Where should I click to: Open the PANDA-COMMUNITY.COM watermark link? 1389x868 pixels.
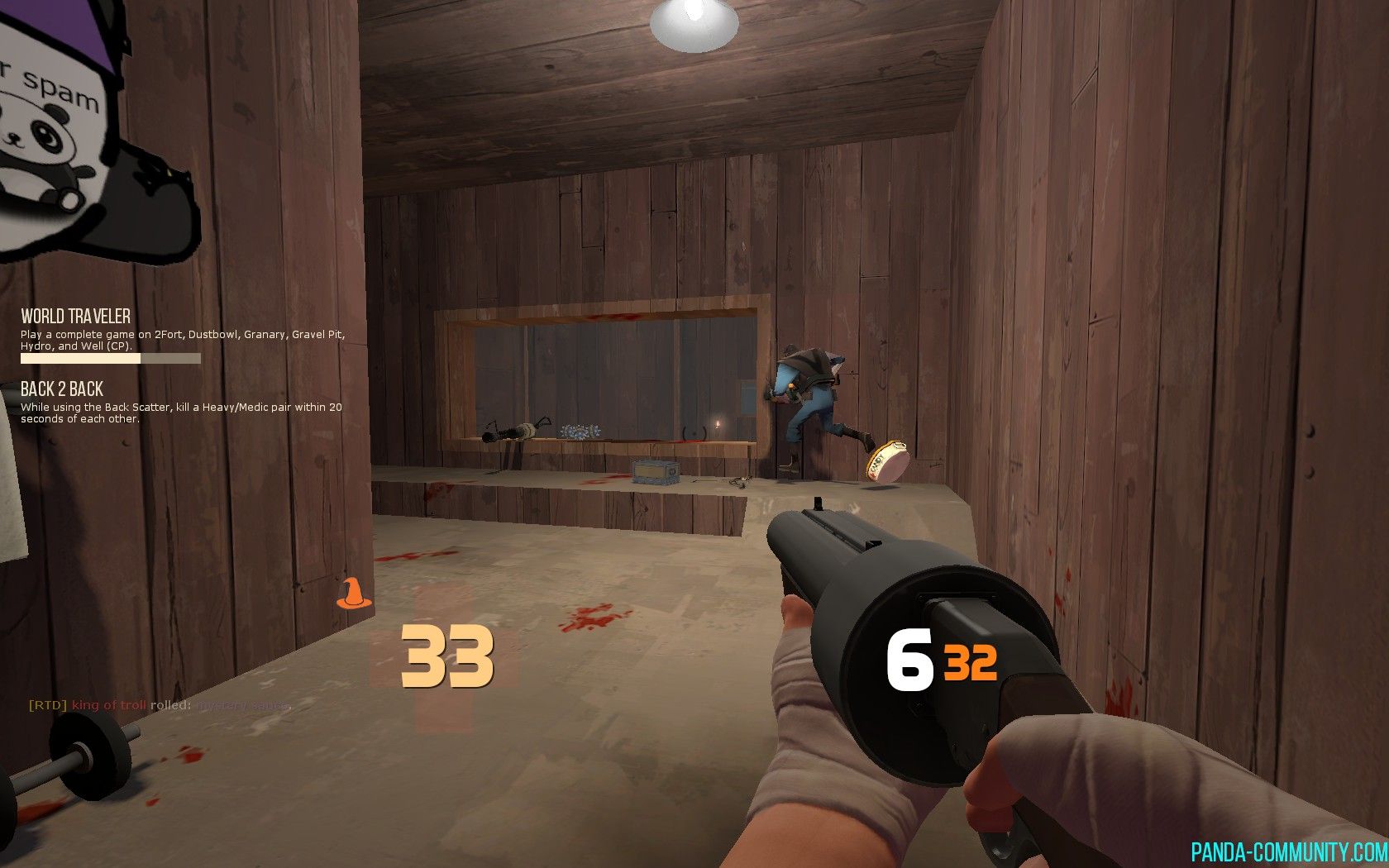(x=1288, y=851)
